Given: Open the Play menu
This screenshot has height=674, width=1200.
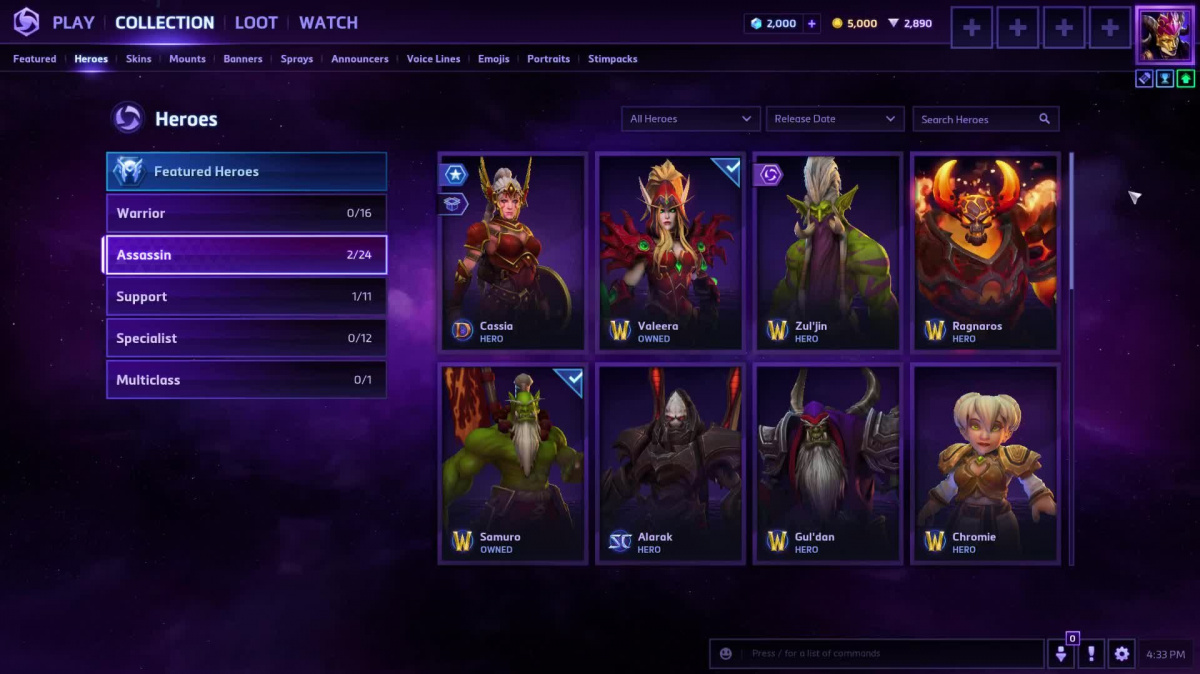Looking at the screenshot, I should tap(73, 23).
